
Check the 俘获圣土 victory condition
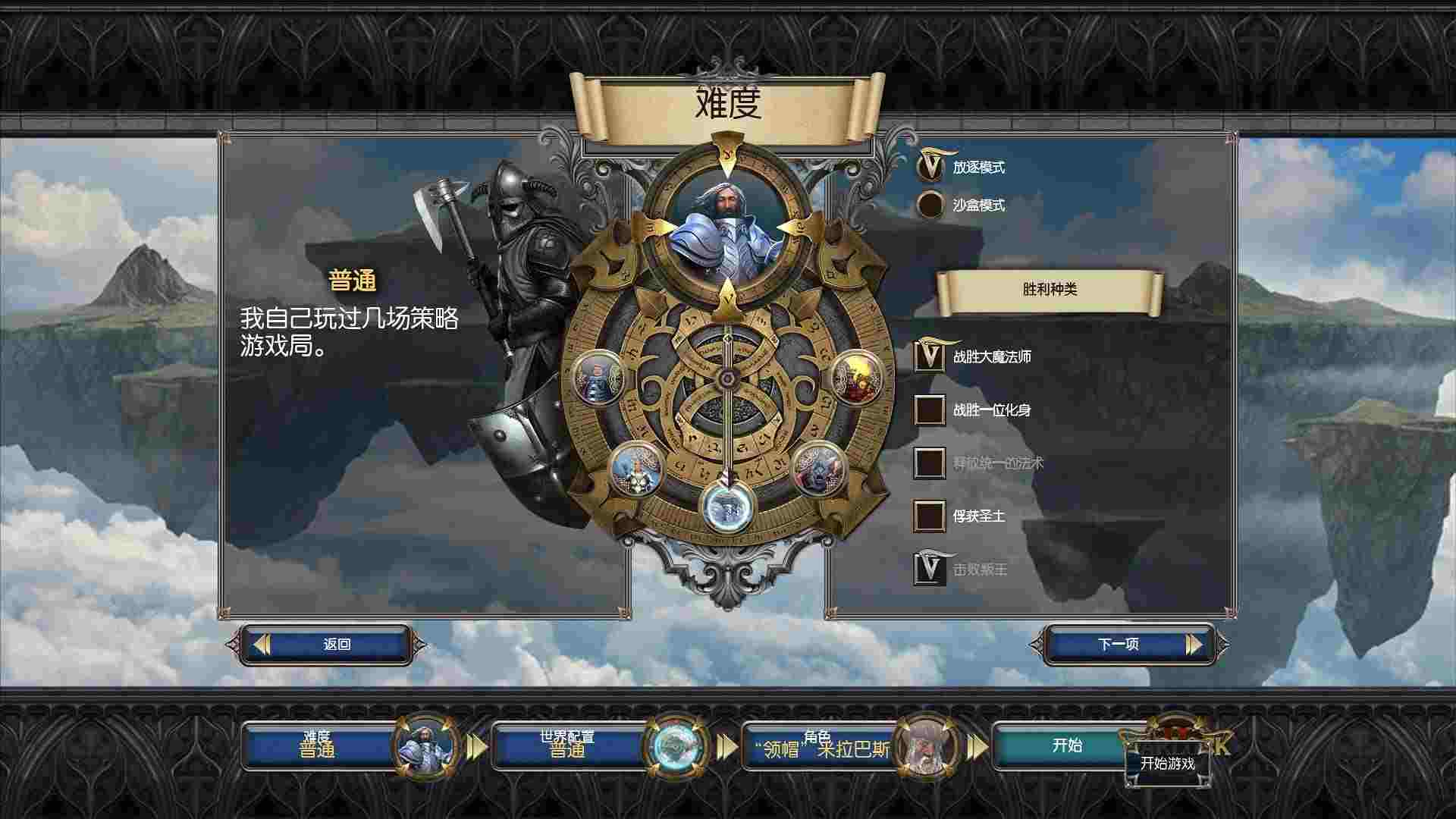929,516
